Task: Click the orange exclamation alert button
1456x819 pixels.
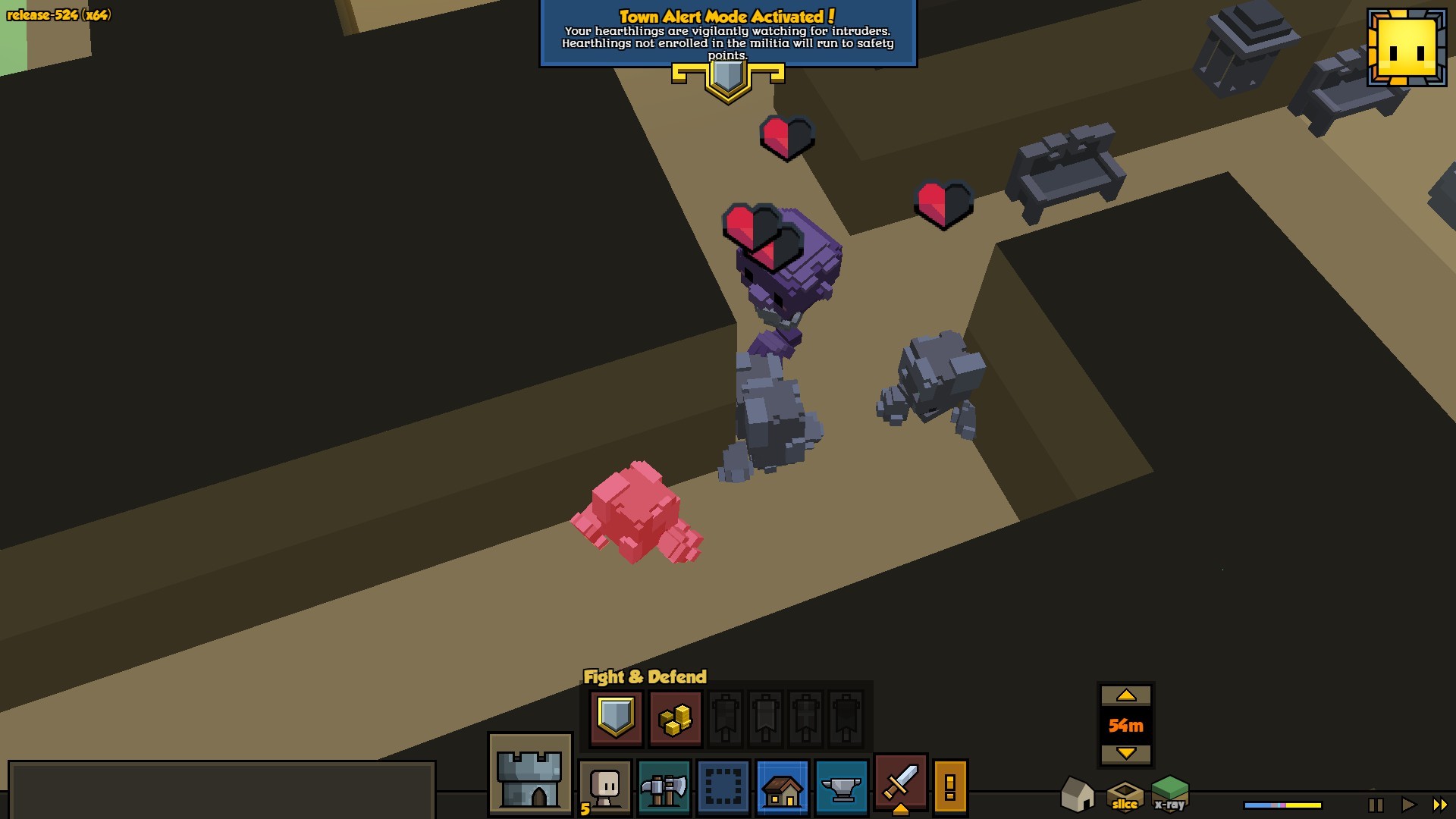Action: [950, 786]
